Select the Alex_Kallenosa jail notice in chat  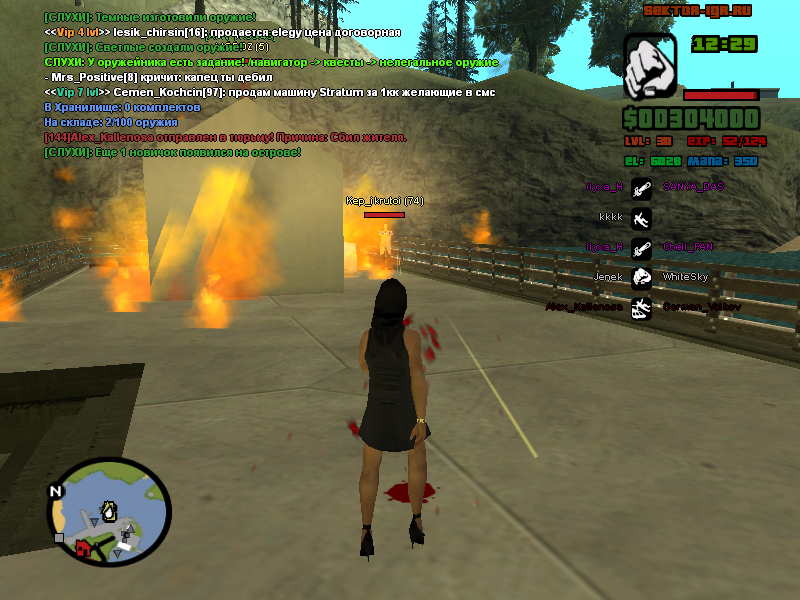click(225, 137)
